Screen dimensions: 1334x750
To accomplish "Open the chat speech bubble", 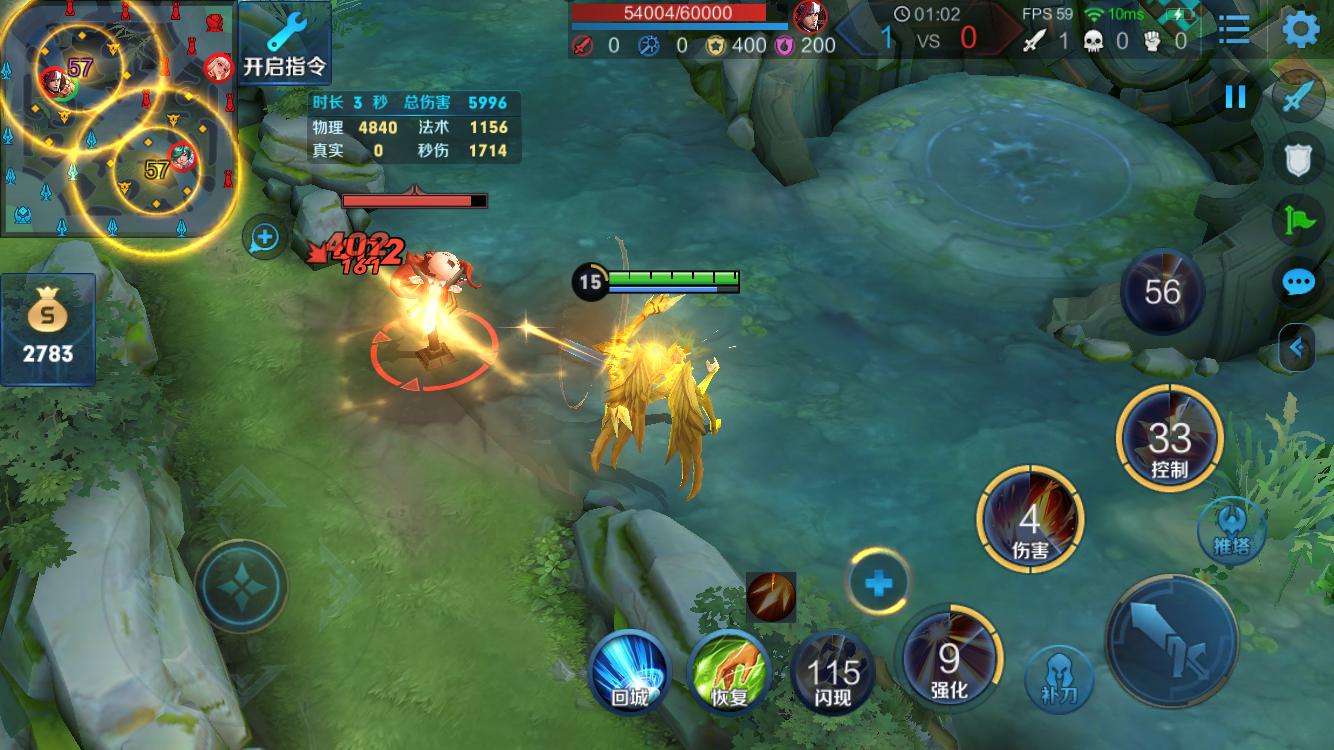I will coord(1298,283).
